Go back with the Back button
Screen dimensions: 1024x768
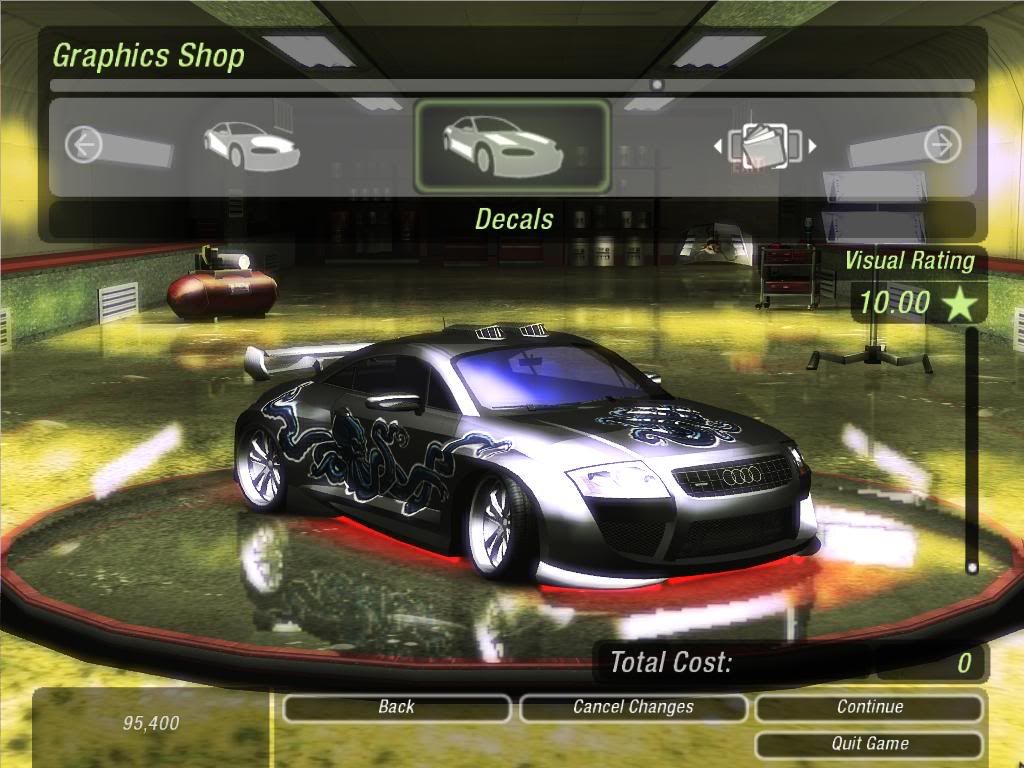tap(396, 708)
